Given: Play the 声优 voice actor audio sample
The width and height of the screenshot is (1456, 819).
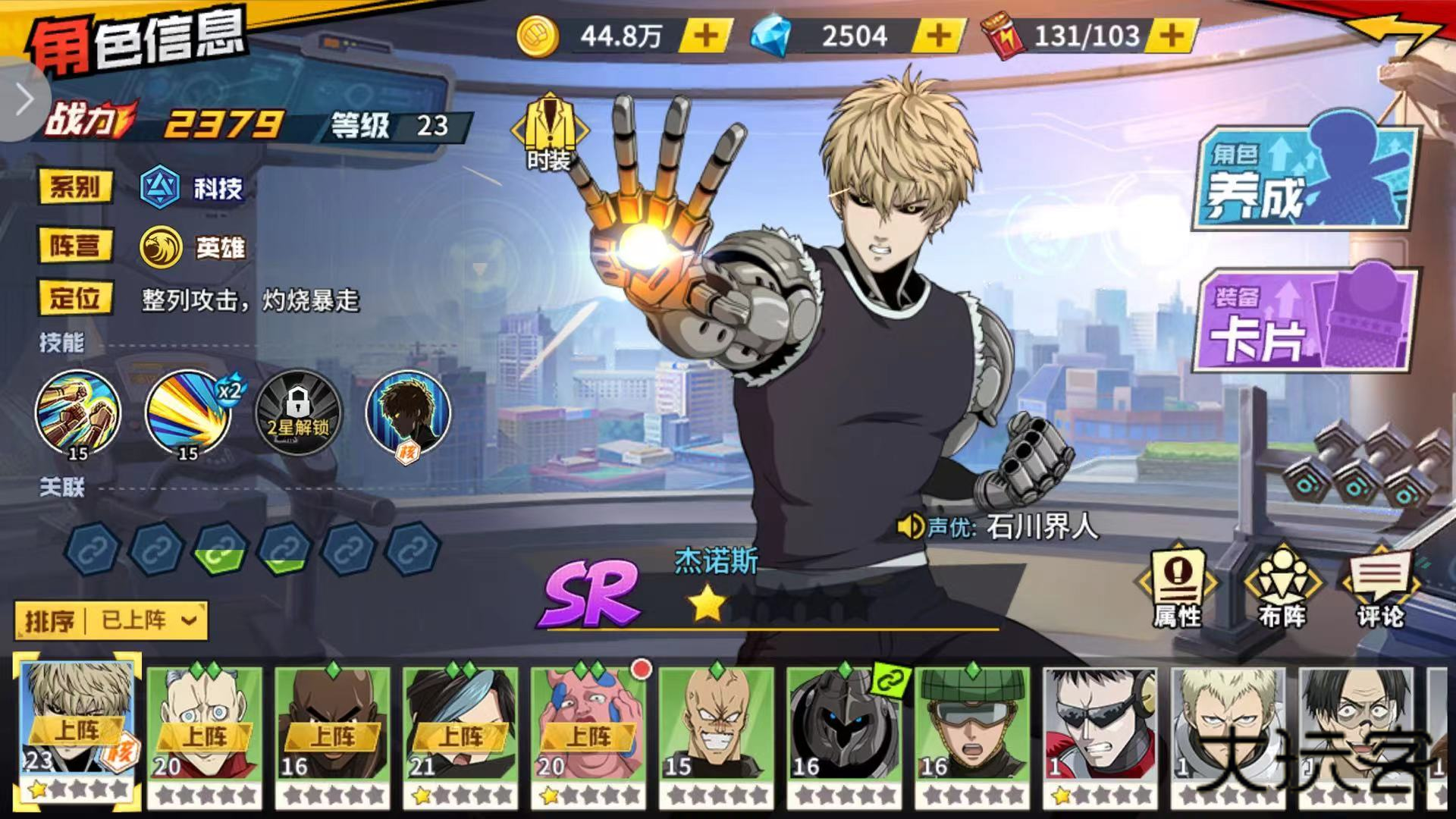Looking at the screenshot, I should coord(909,526).
